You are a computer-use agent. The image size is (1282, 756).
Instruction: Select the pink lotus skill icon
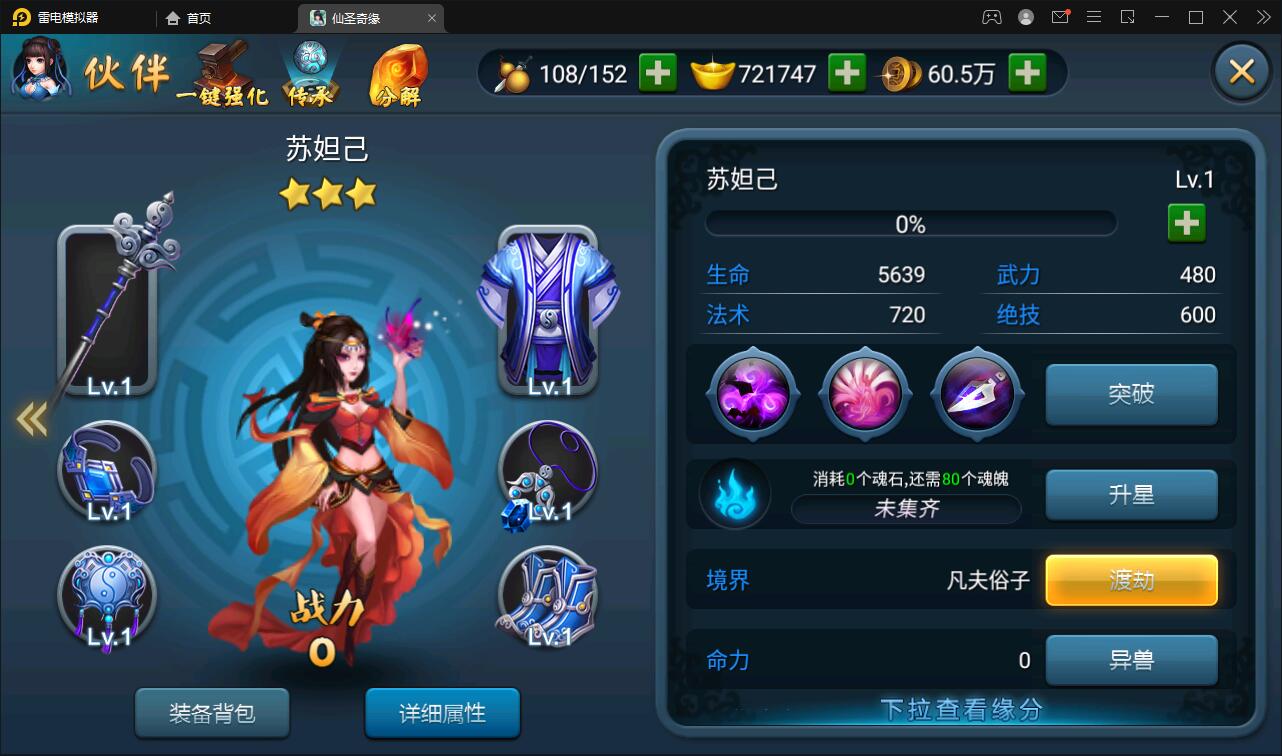click(864, 392)
